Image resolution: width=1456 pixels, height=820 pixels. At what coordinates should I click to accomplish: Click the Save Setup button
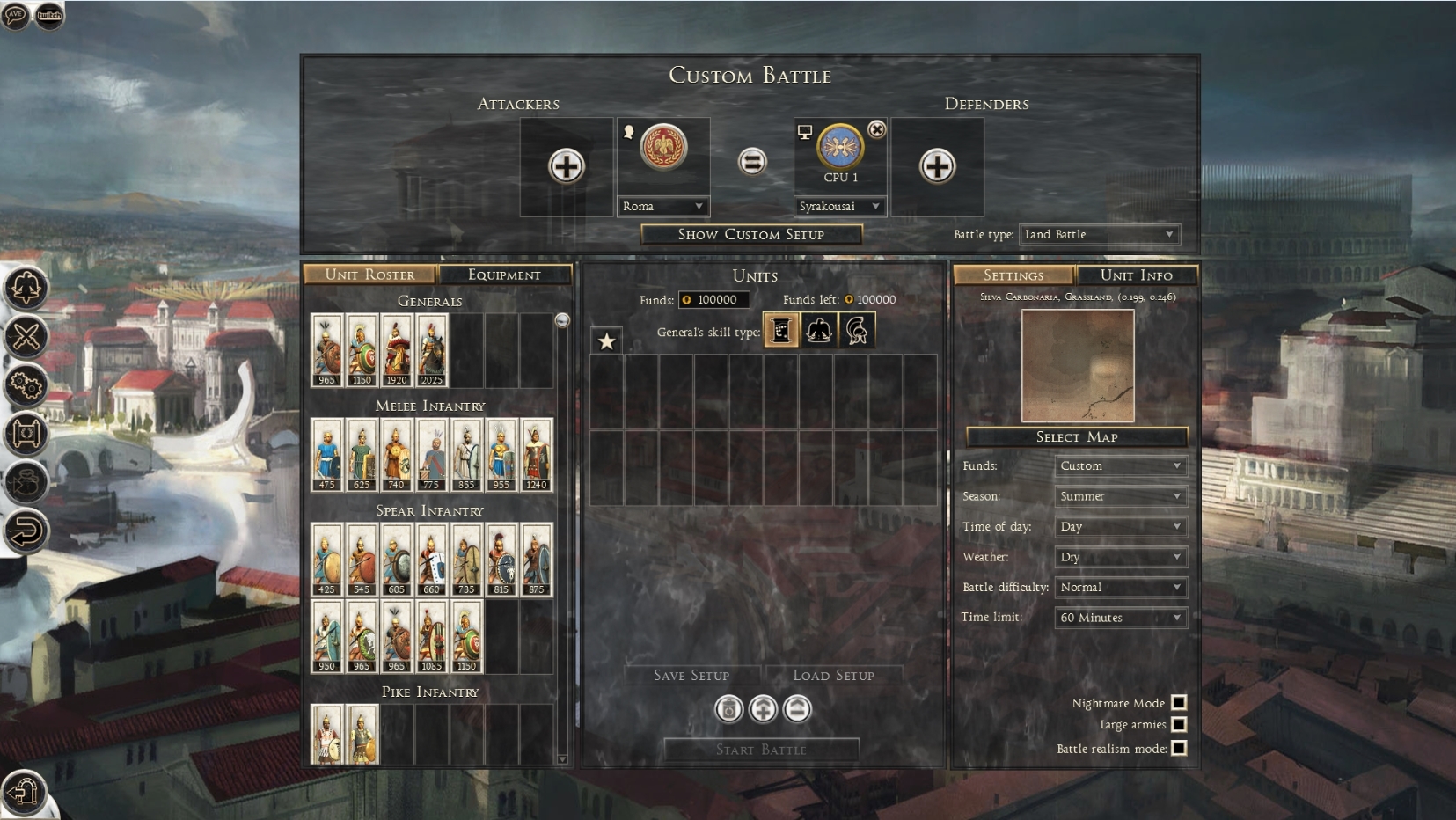[x=691, y=675]
